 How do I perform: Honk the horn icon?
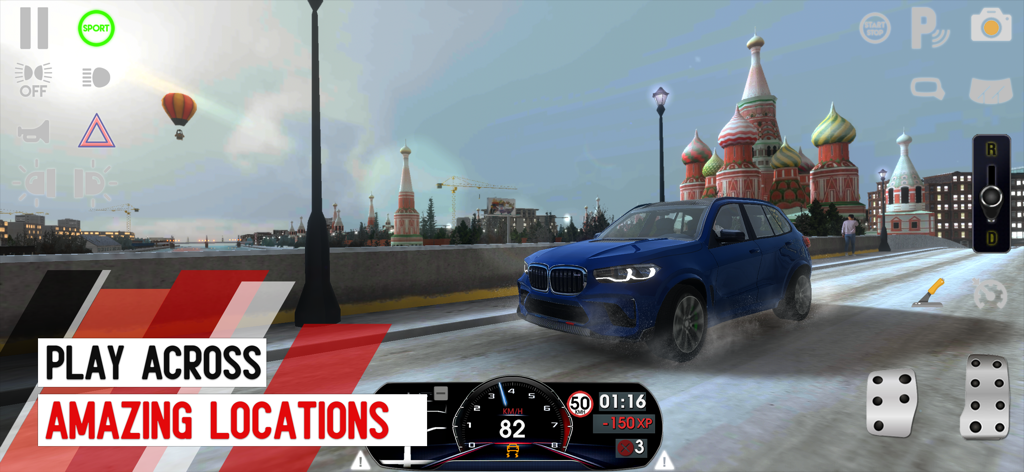pyautogui.click(x=34, y=131)
